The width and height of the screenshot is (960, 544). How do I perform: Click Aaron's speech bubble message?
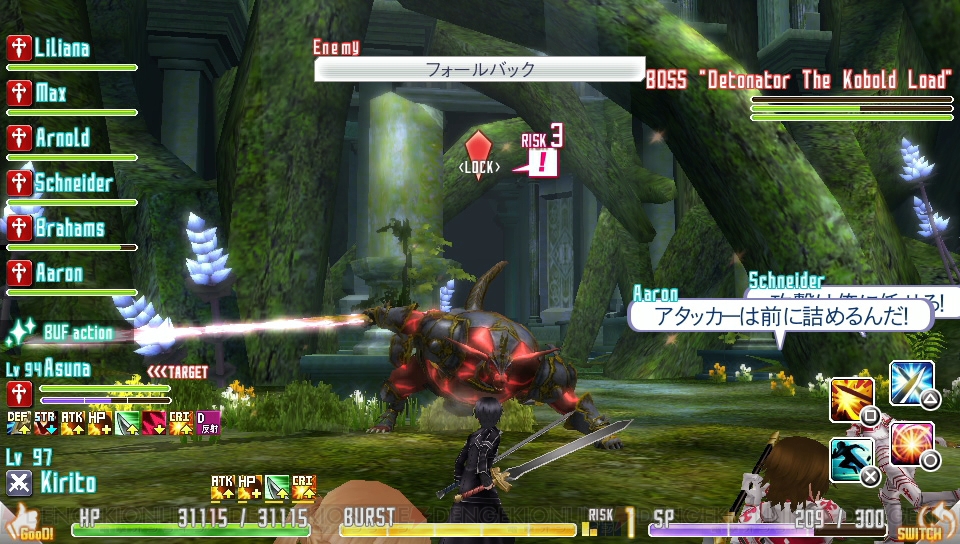pos(780,316)
